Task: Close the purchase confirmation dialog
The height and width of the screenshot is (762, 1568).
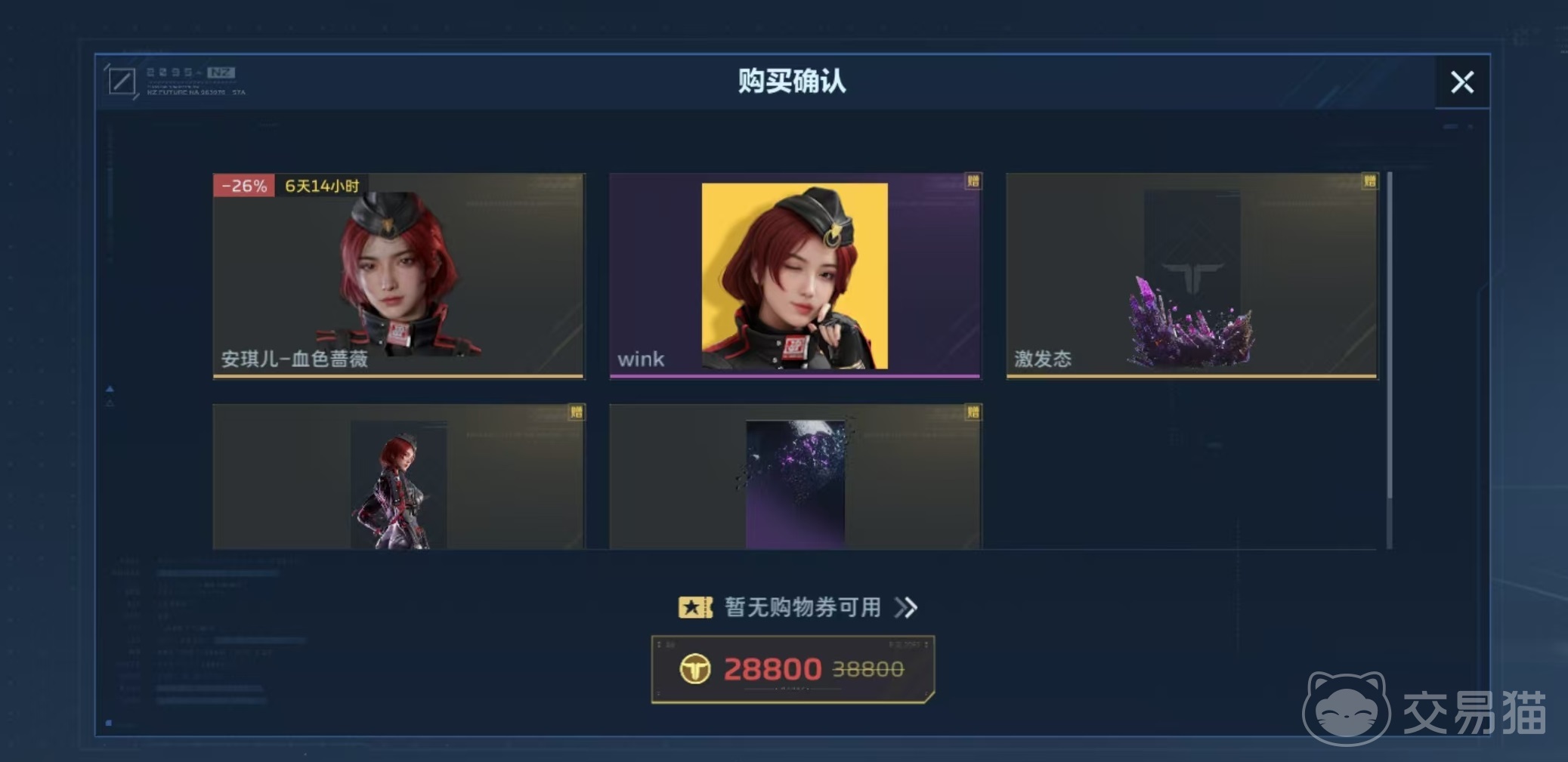Action: (1462, 82)
